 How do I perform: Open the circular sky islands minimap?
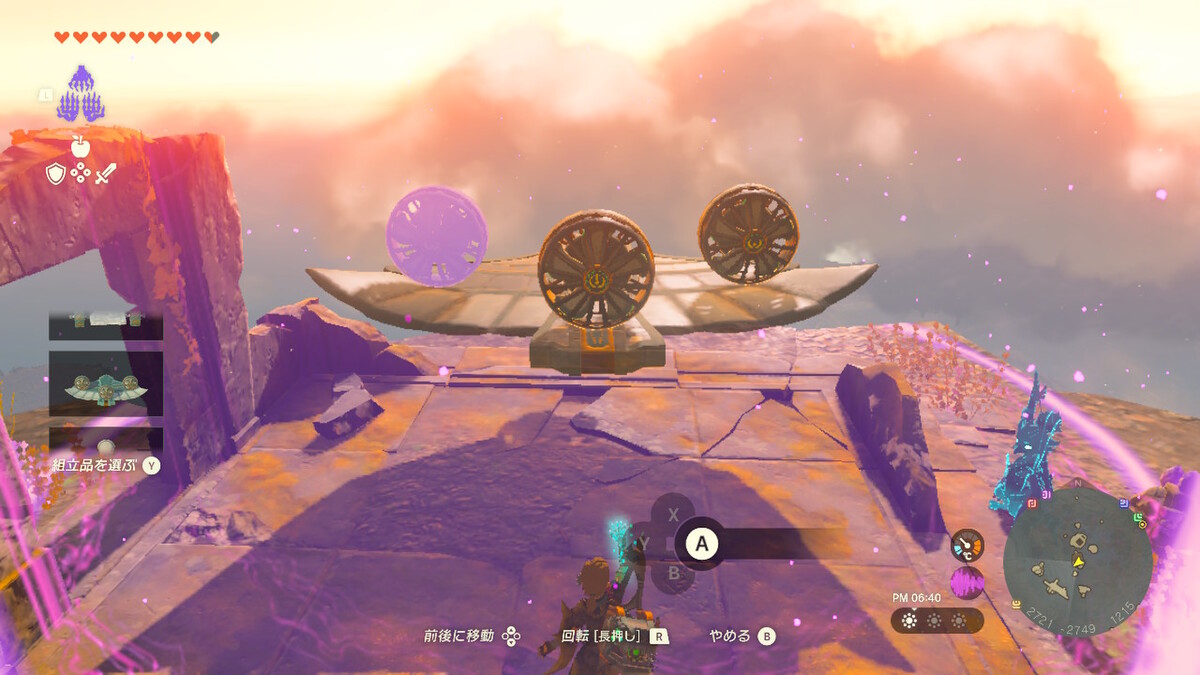pos(1077,561)
